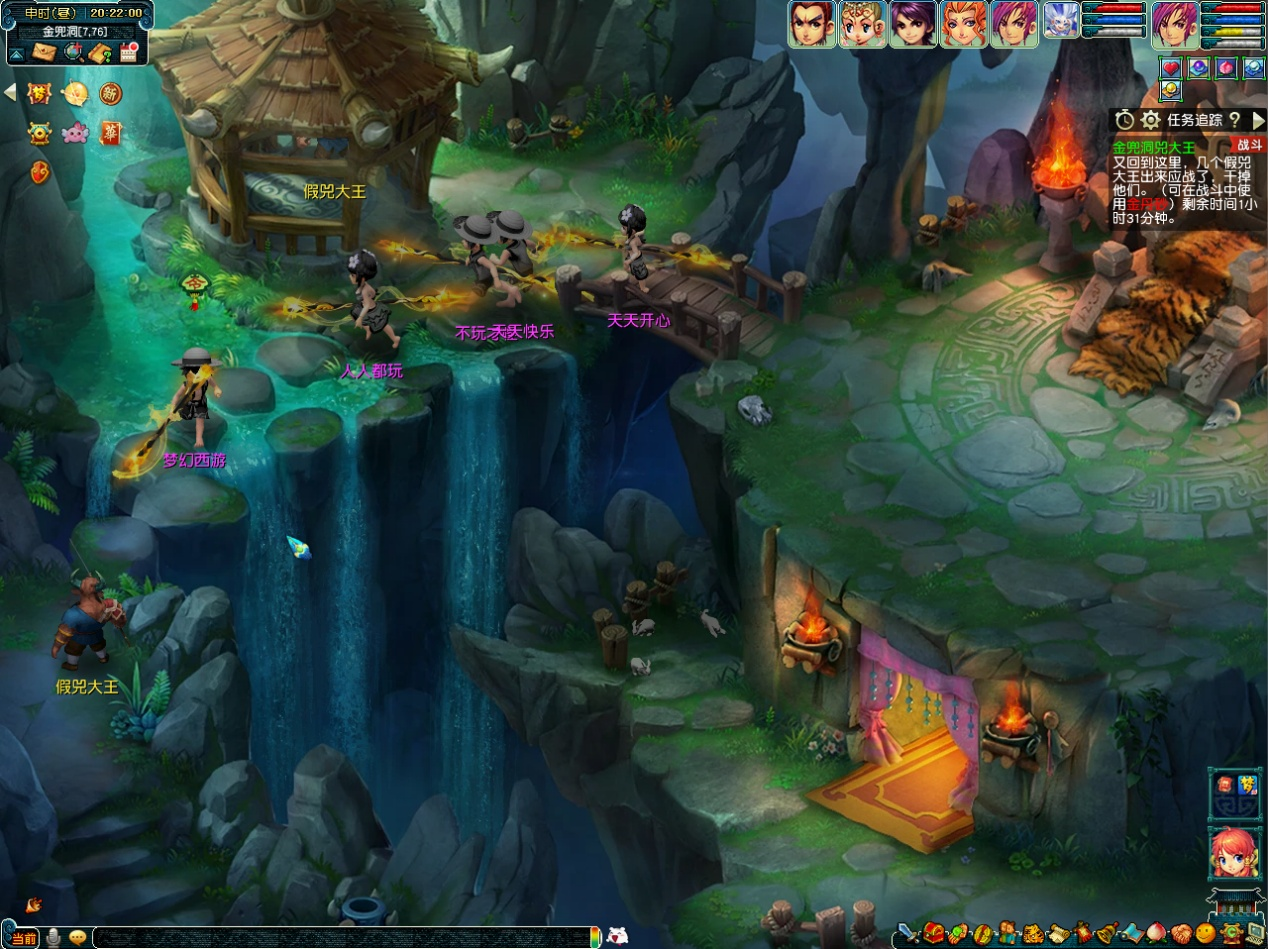
Task: Open quest tracker settings gear
Action: pos(1151,120)
